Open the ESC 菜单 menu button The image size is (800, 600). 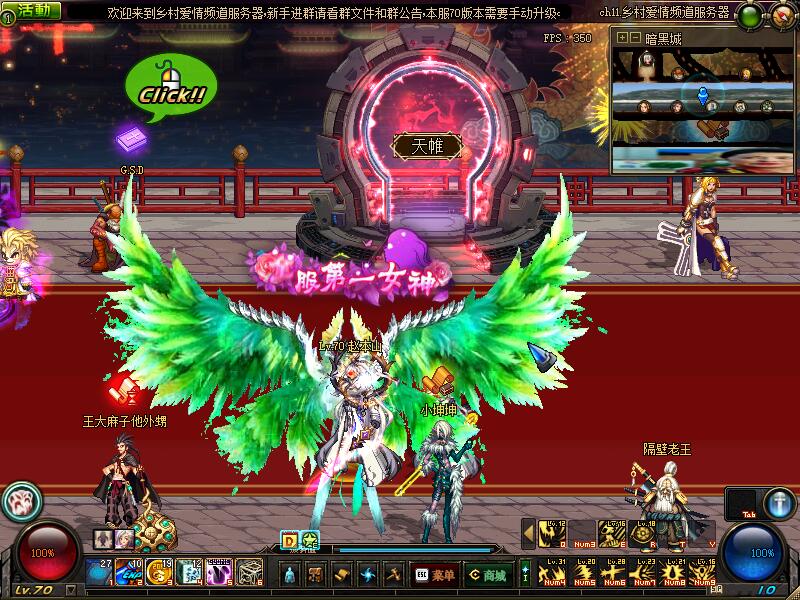pos(432,575)
